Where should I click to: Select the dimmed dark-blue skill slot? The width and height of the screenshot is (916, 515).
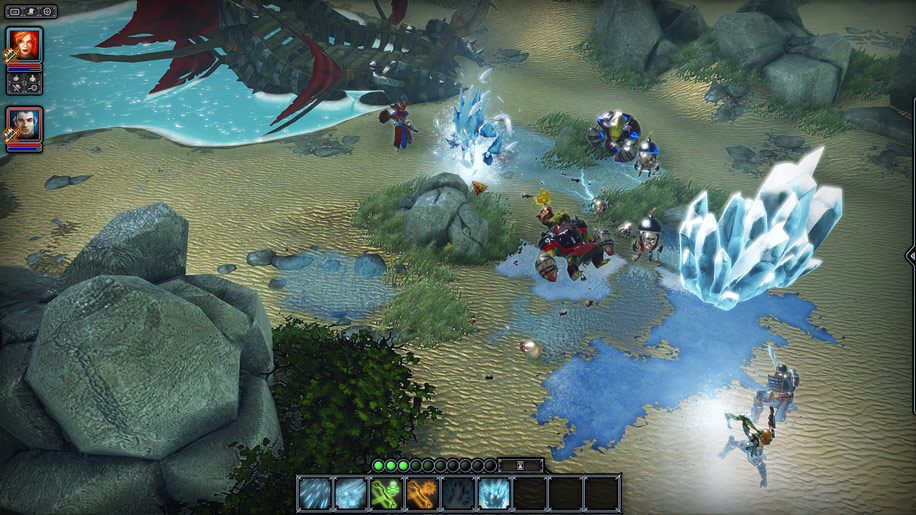(x=458, y=494)
